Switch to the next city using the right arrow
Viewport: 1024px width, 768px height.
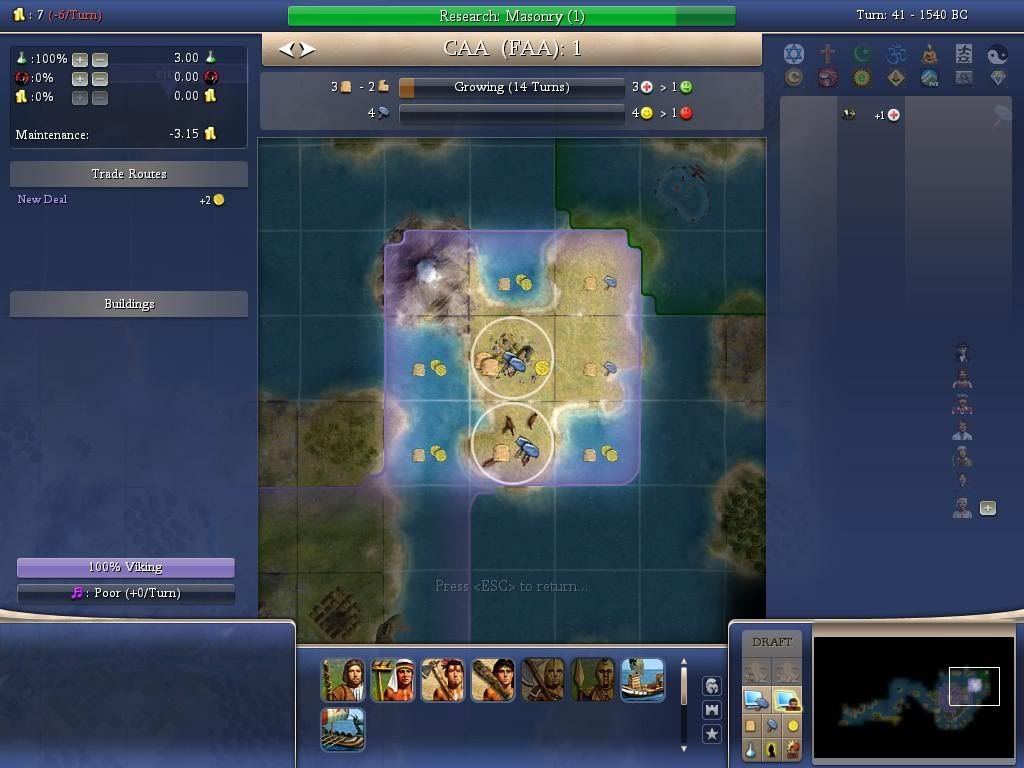pos(307,49)
